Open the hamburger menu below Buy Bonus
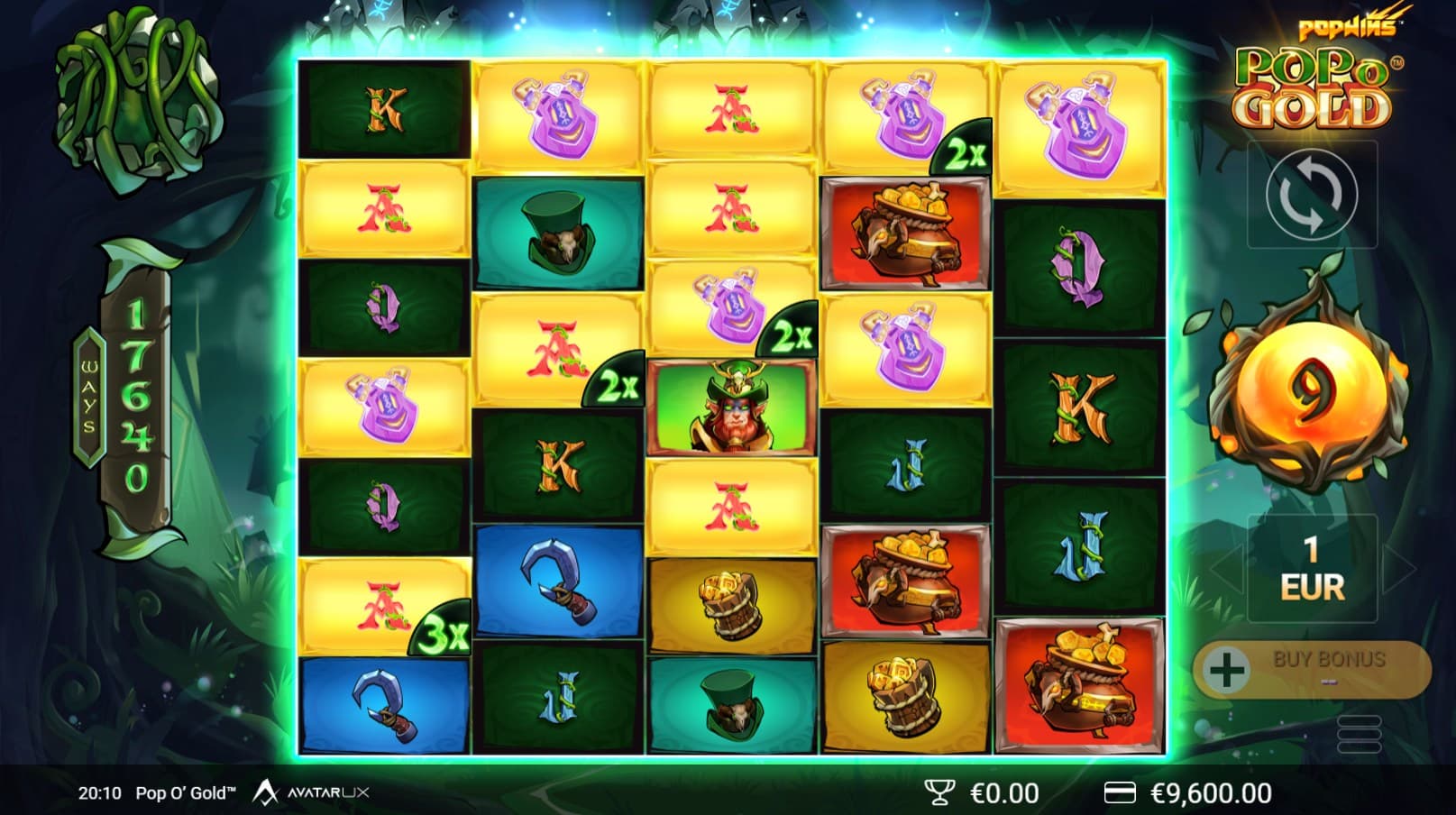The image size is (1456, 815). point(1360,734)
